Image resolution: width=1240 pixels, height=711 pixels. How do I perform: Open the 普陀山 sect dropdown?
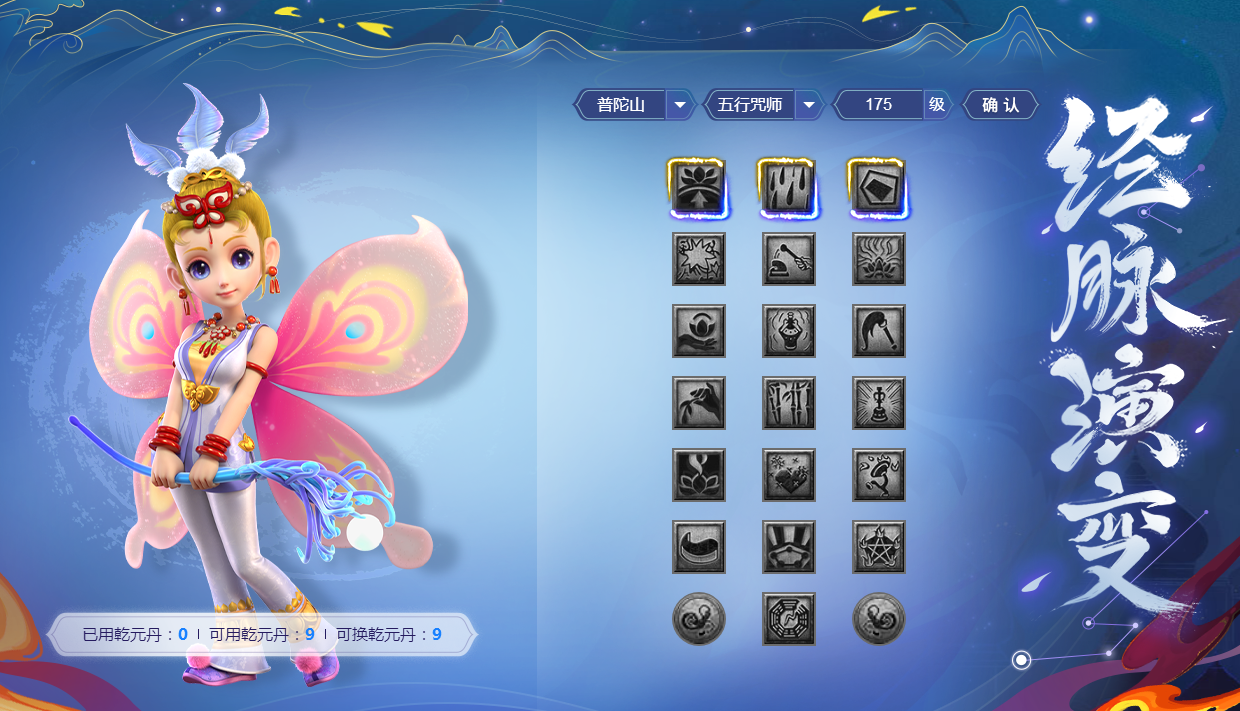tap(680, 105)
